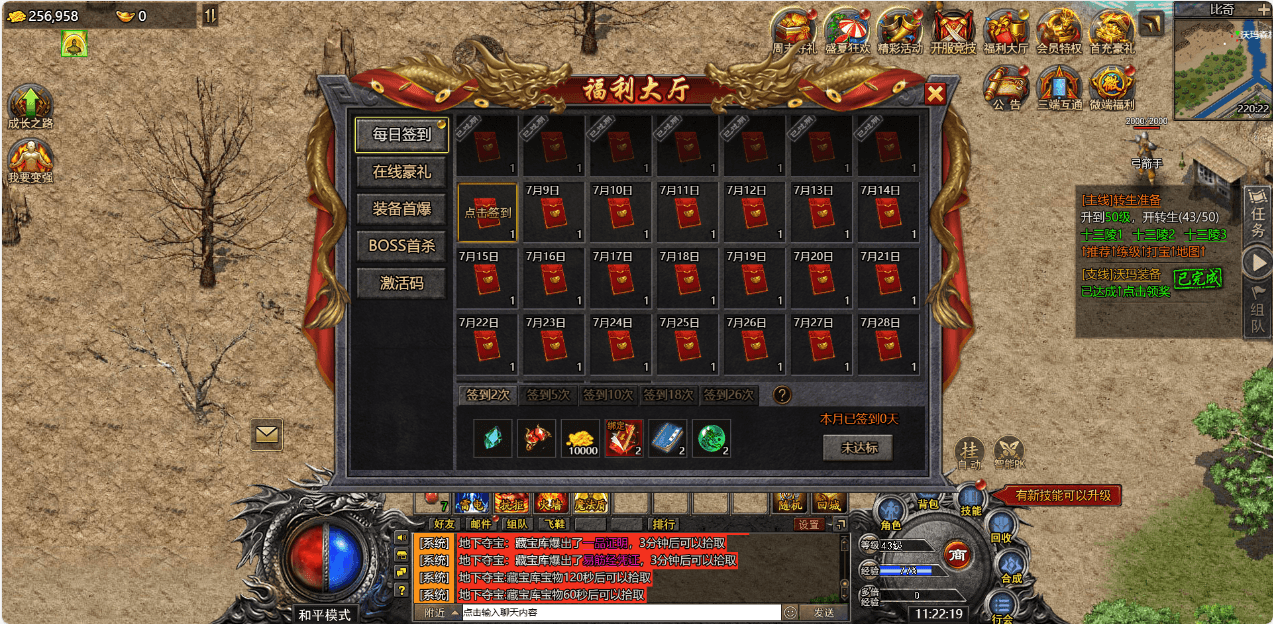
Task: Open the 背包 bag button
Action: (x=927, y=505)
